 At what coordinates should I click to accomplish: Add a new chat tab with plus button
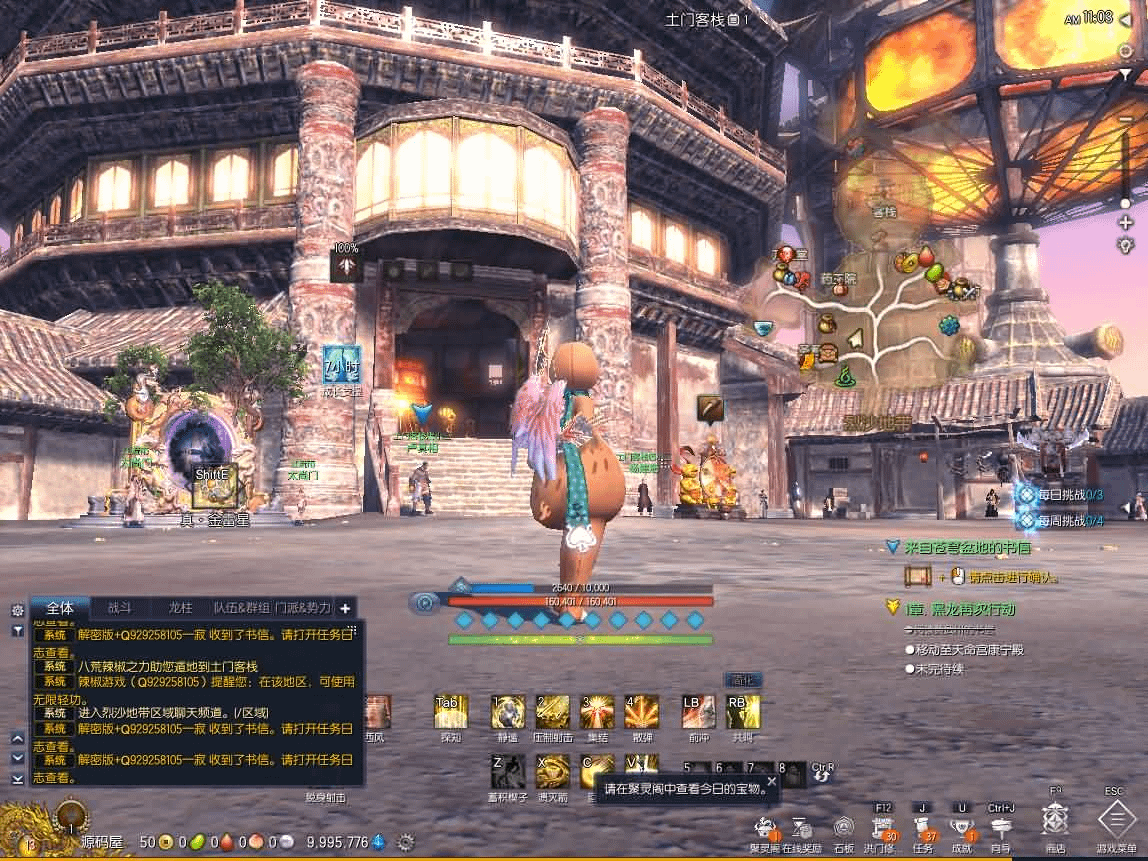[x=346, y=607]
